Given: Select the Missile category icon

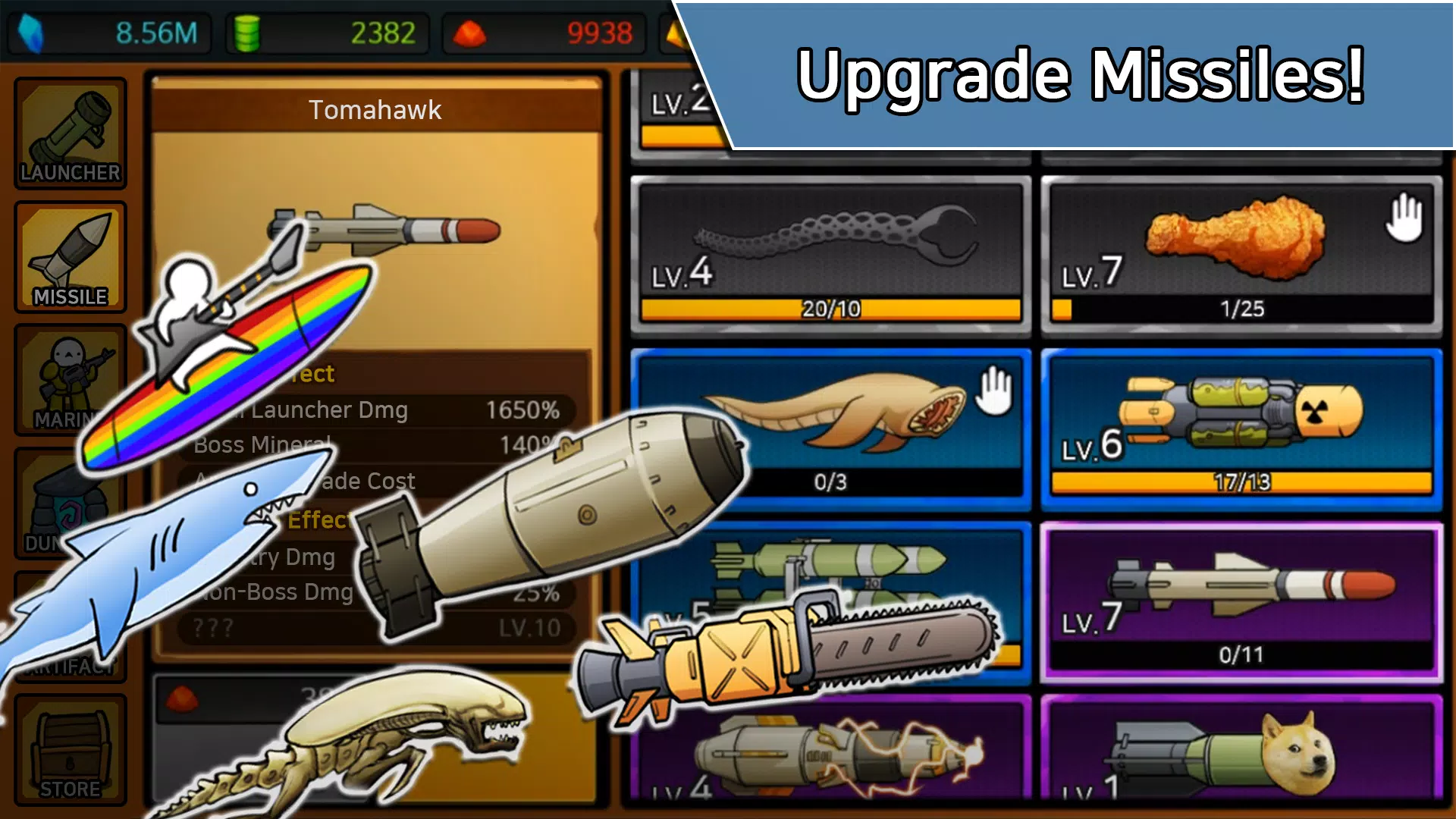Looking at the screenshot, I should click(70, 254).
